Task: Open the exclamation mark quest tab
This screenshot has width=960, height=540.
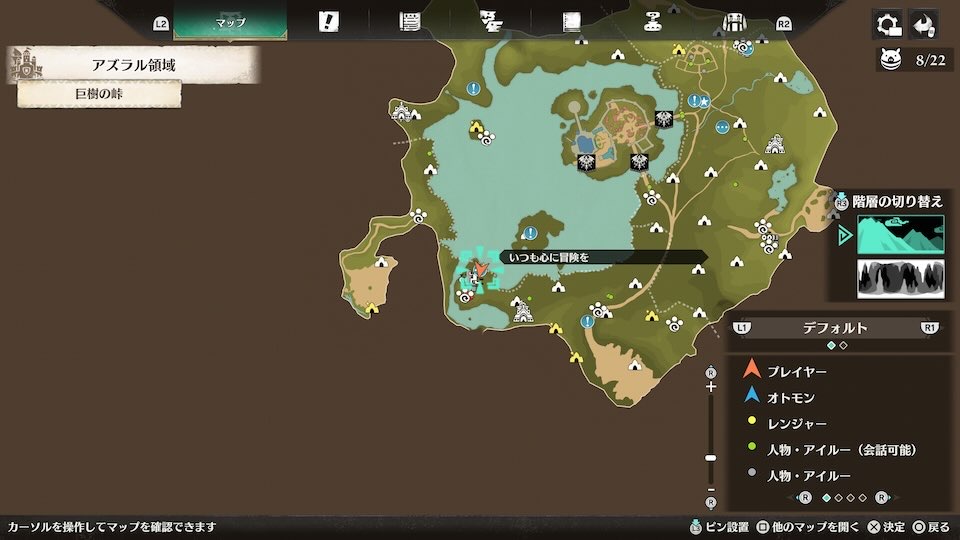Action: pos(328,22)
